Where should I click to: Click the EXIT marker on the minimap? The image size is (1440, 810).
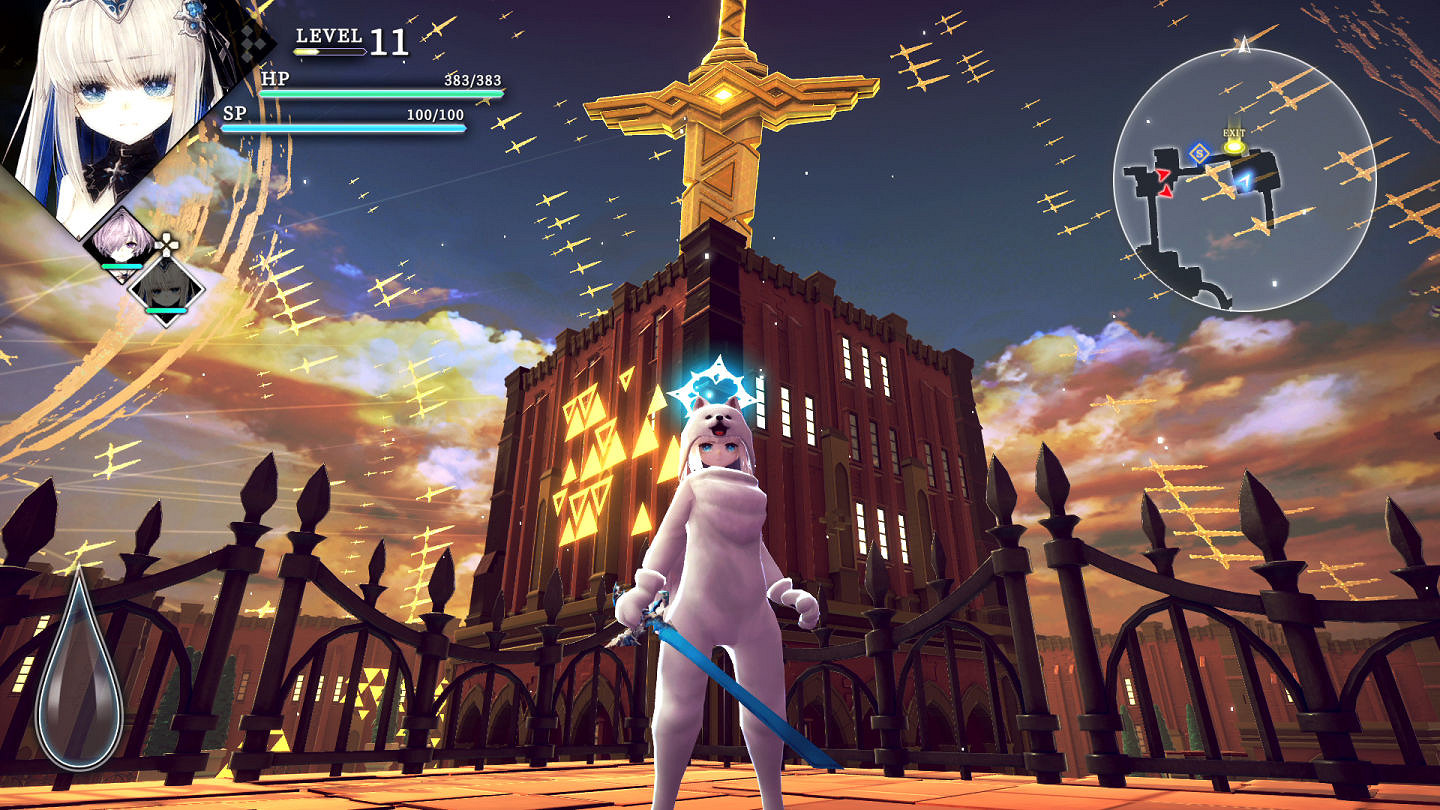pyautogui.click(x=1234, y=132)
